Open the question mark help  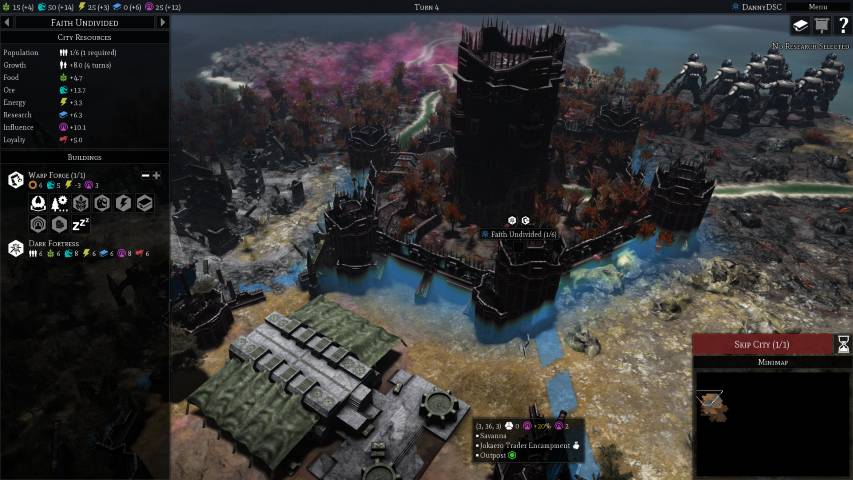tap(843, 26)
